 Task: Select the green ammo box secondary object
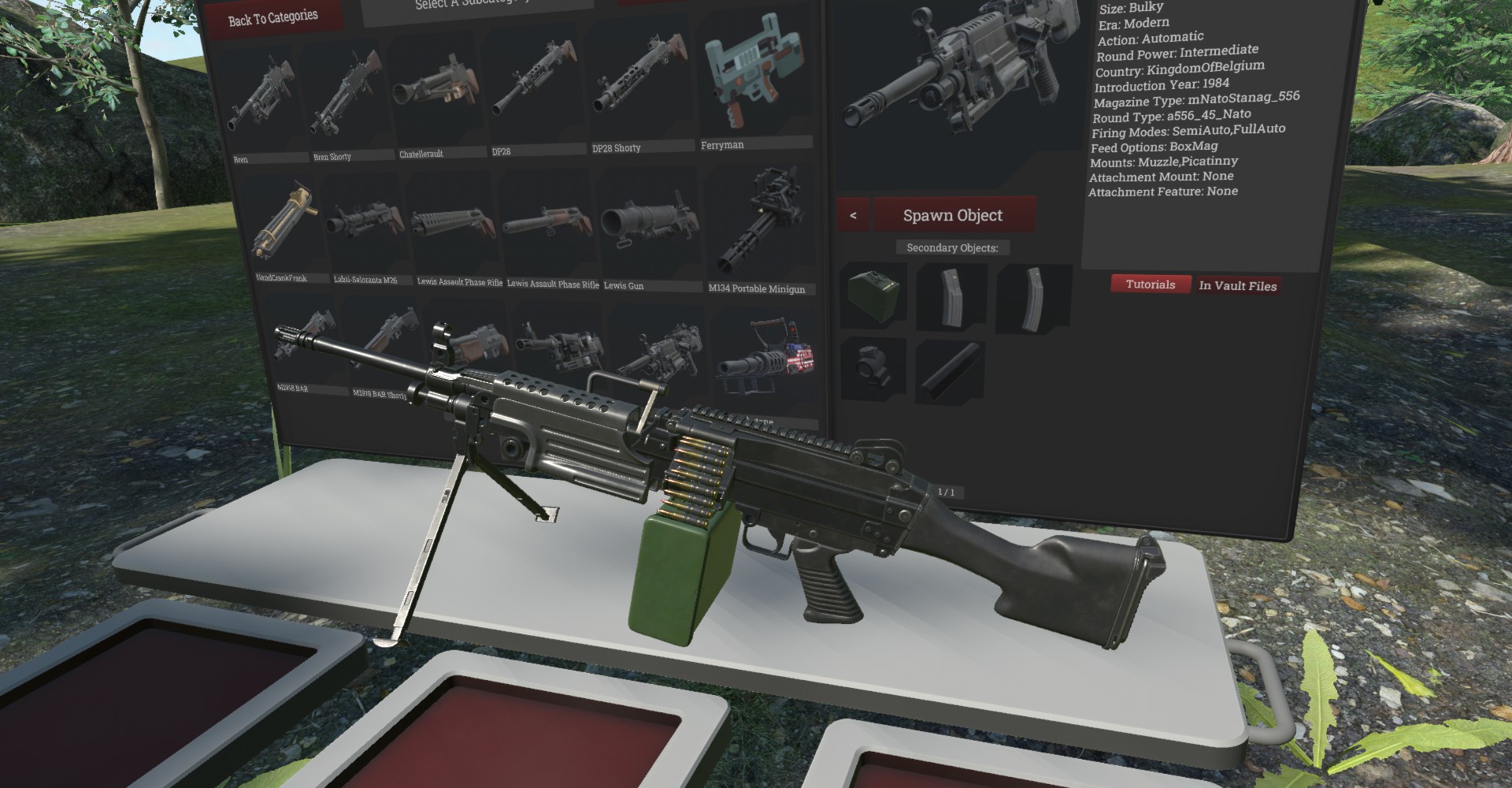[873, 295]
